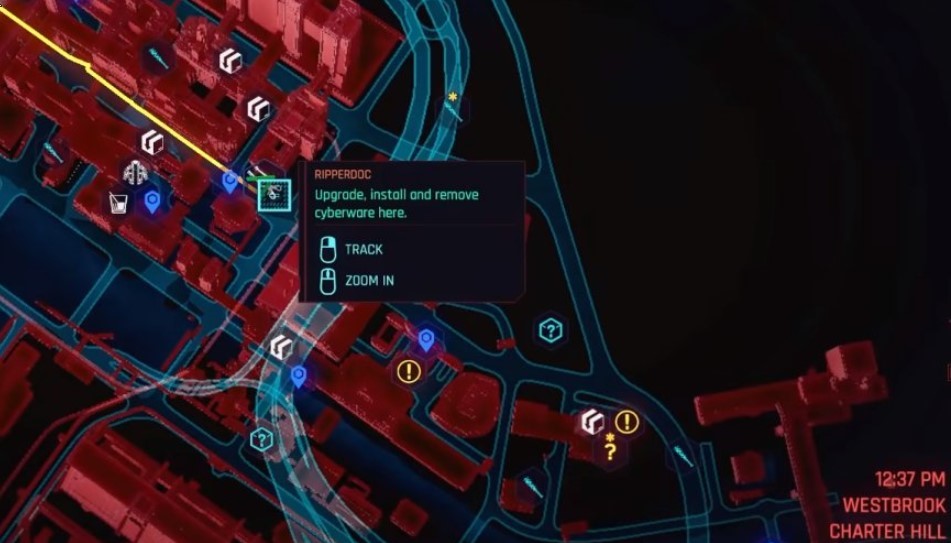This screenshot has height=543, width=951.
Task: Select the highlighted Ripperdoc map marker
Action: tap(273, 196)
